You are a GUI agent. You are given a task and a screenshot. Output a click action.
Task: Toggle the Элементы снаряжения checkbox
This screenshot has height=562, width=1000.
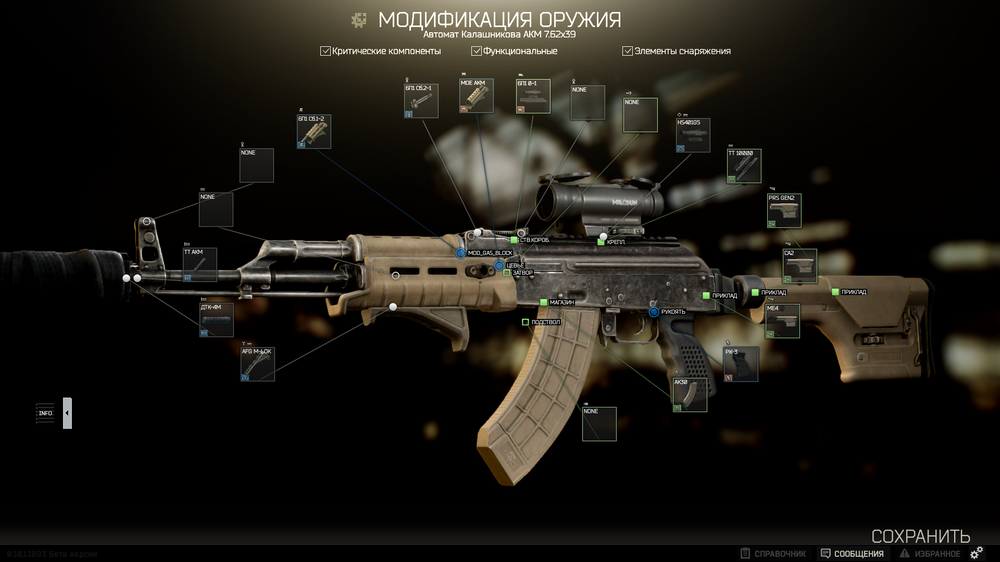click(x=628, y=50)
